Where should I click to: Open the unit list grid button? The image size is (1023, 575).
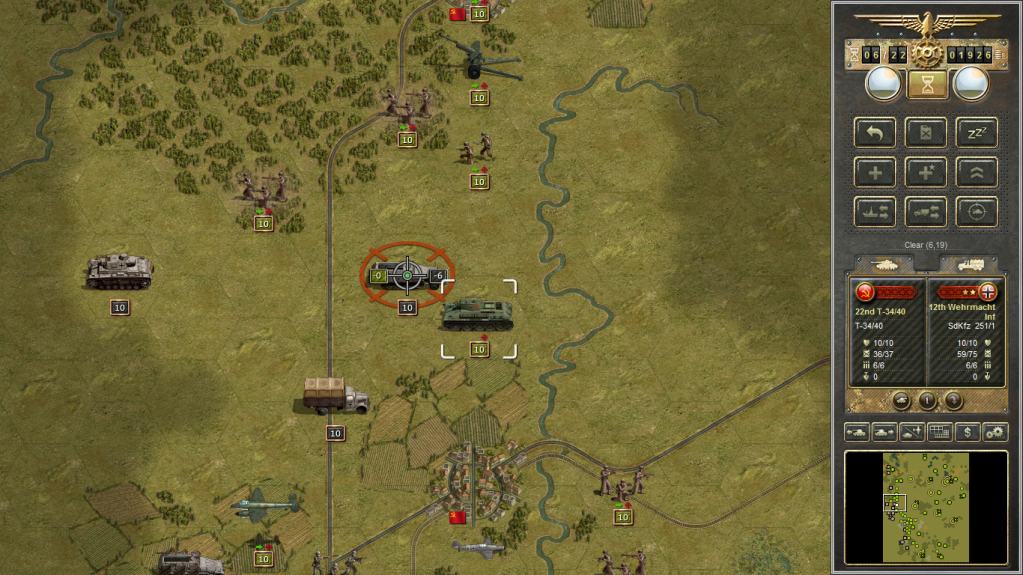pyautogui.click(x=940, y=432)
